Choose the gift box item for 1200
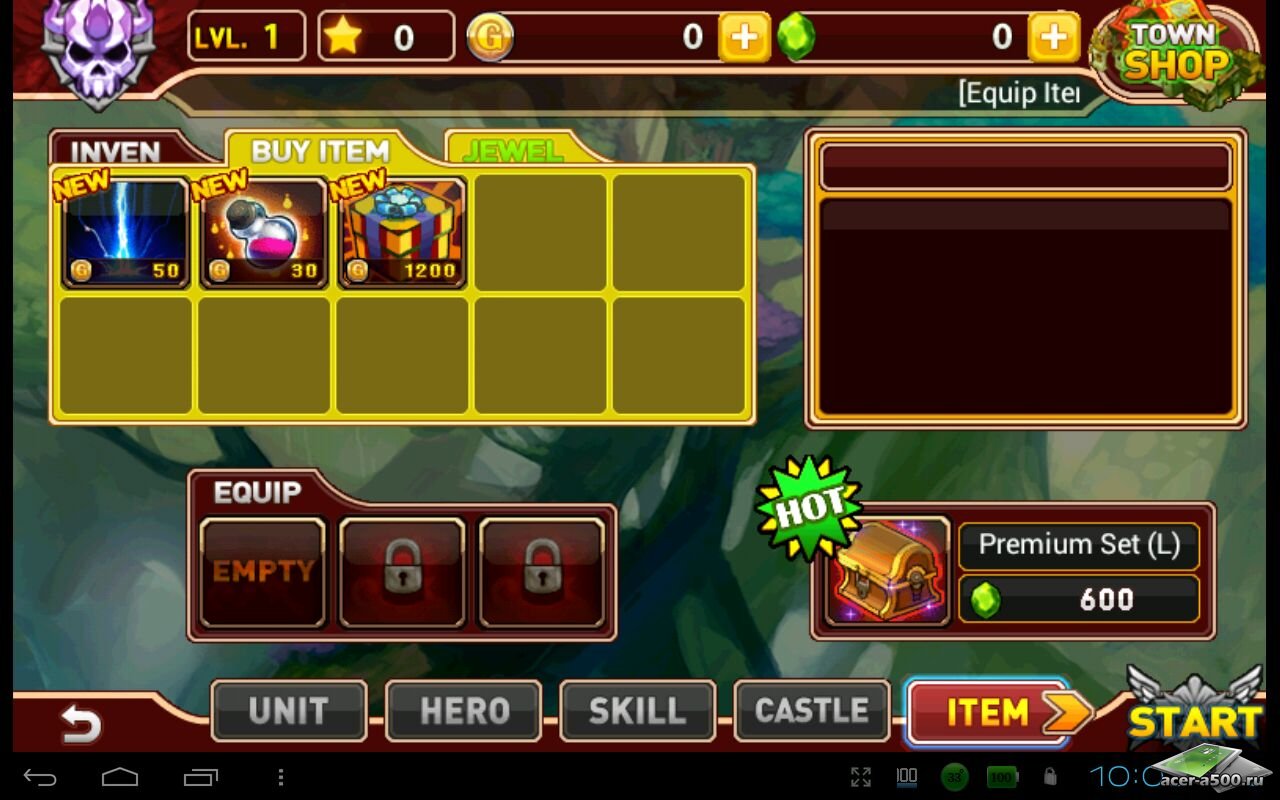1280x800 pixels. pyautogui.click(x=402, y=233)
